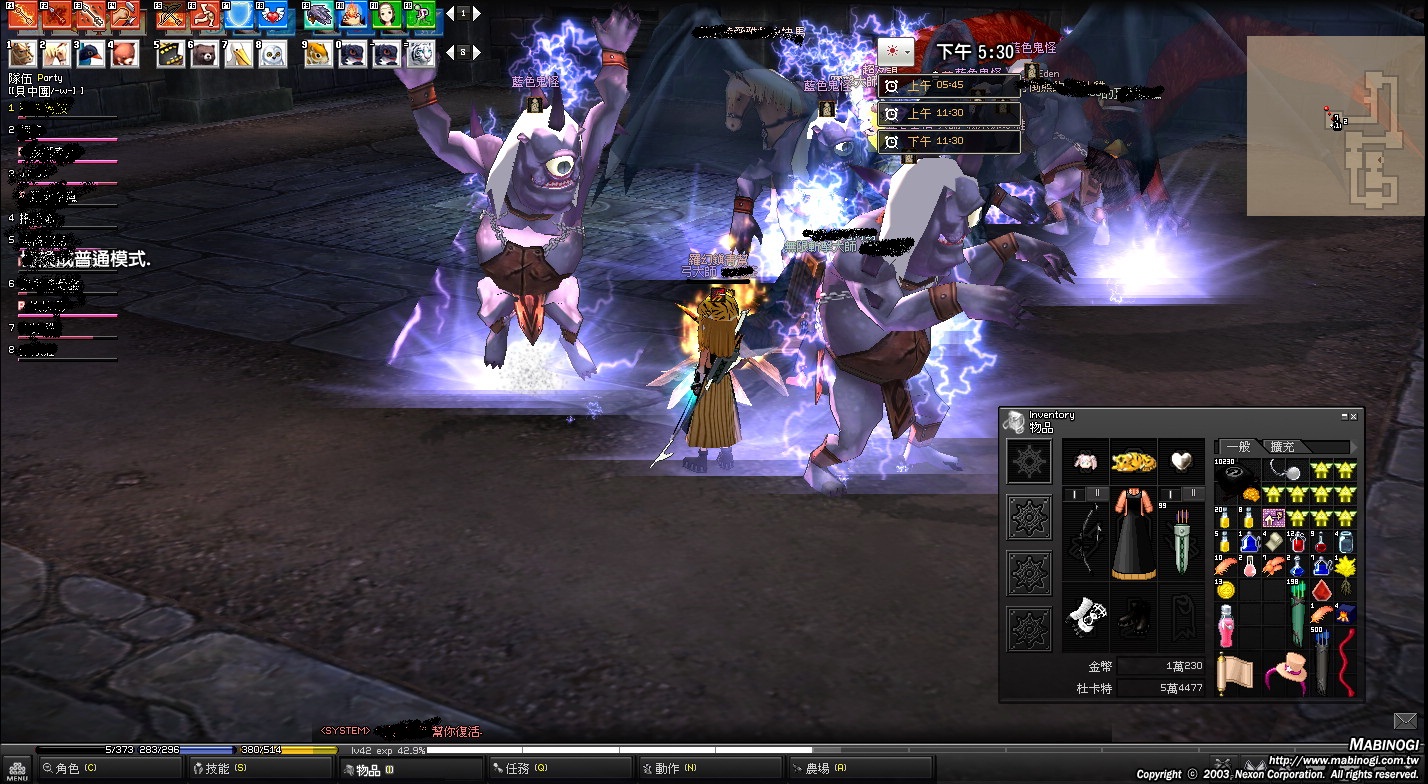Select the 一般 inventory tab
This screenshot has height=784, width=1428.
tap(1238, 447)
